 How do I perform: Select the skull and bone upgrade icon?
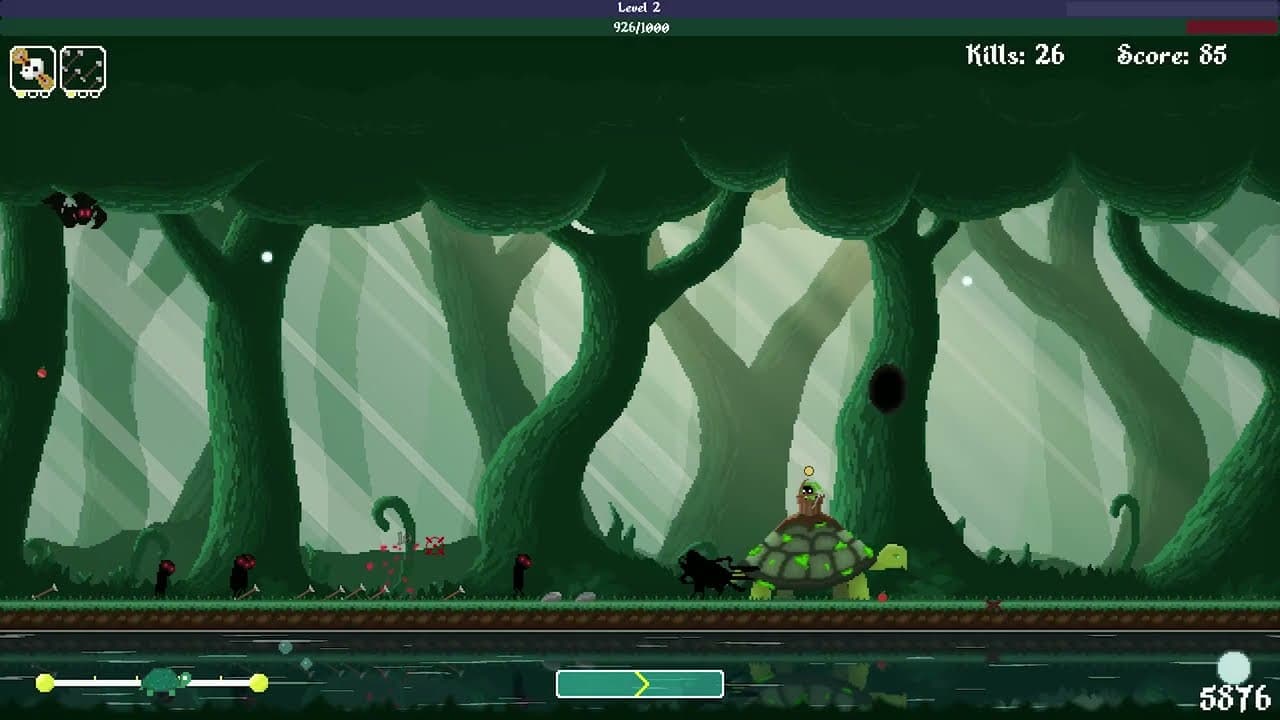click(32, 70)
